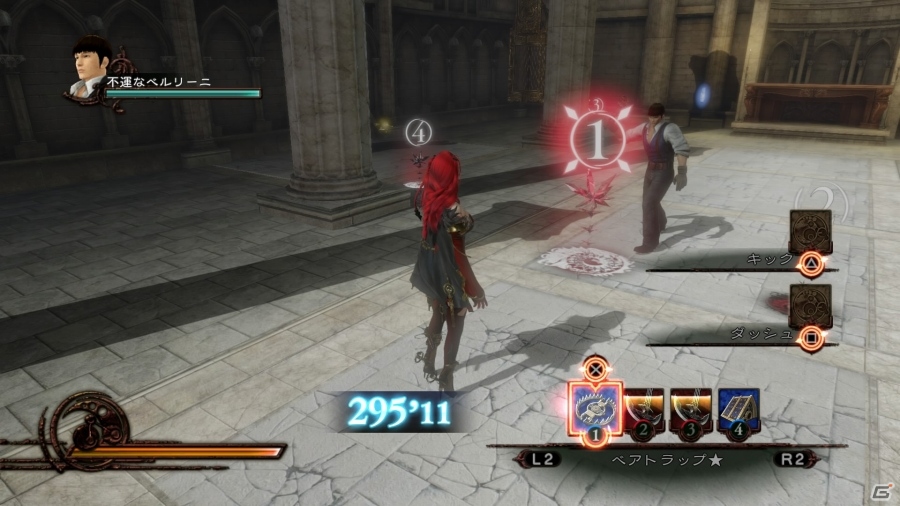Choose the swinging blade trap in slot 2

click(645, 410)
